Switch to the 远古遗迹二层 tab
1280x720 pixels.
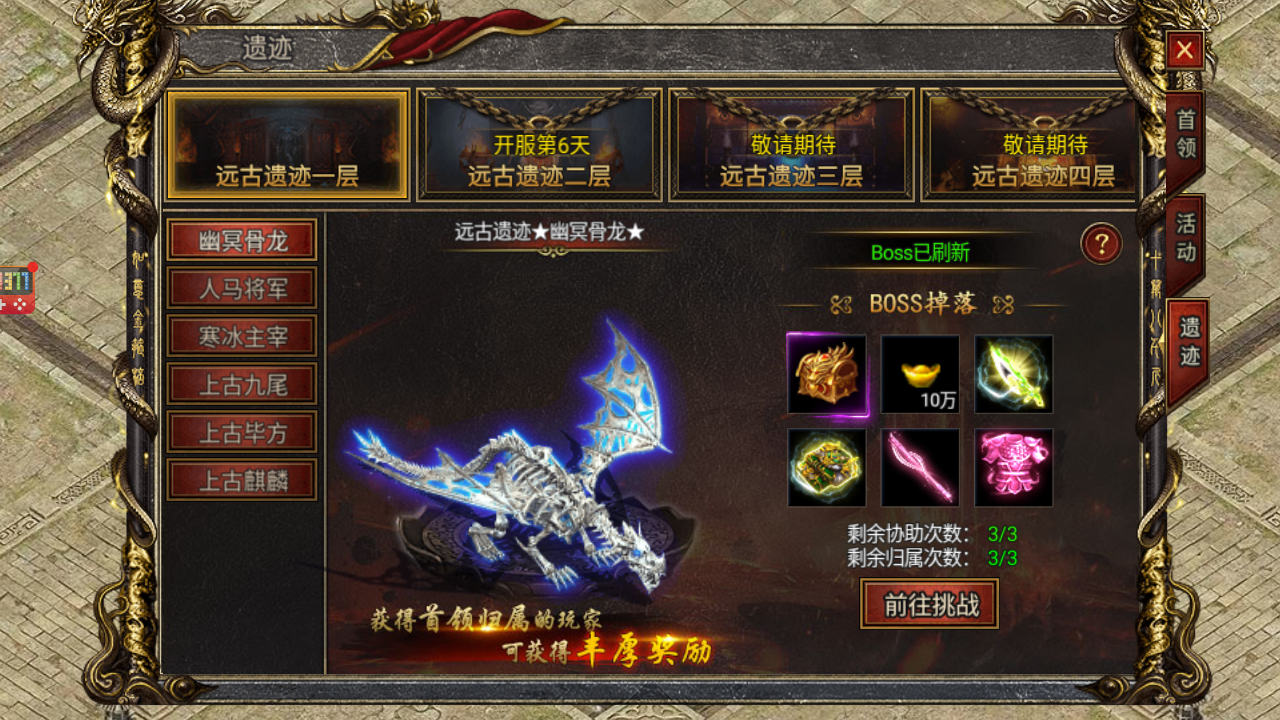[540, 144]
